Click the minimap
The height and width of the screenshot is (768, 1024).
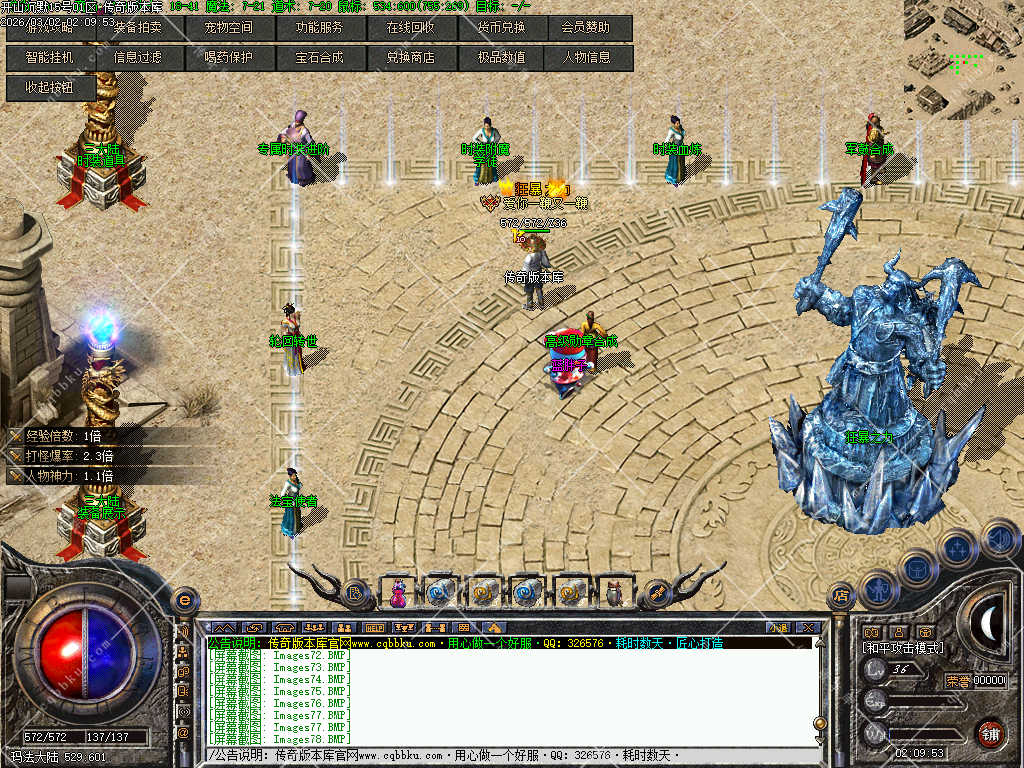[963, 58]
